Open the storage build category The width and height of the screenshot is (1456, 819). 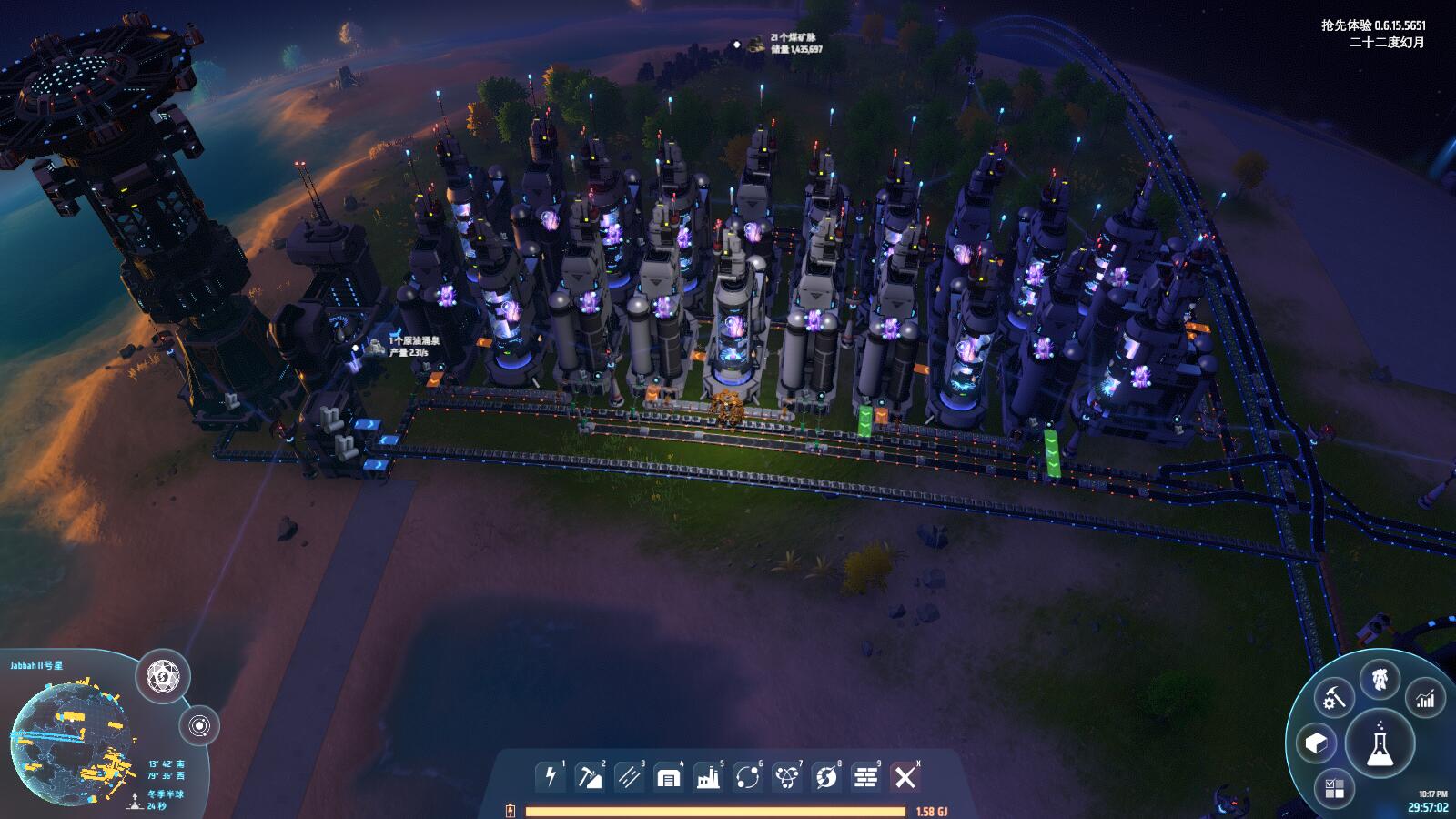click(x=669, y=777)
